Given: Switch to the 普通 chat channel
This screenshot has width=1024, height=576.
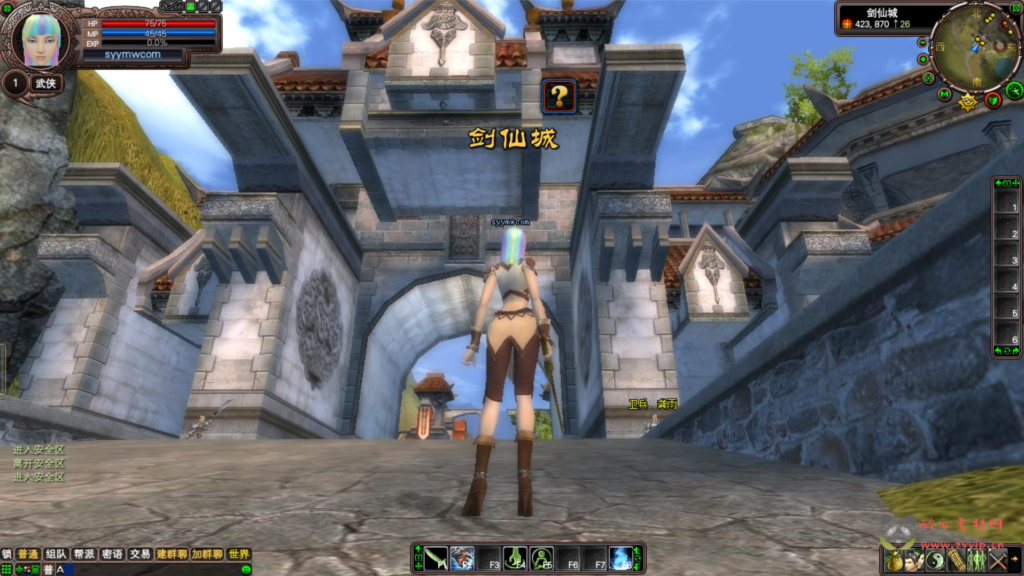Looking at the screenshot, I should pyautogui.click(x=28, y=554).
